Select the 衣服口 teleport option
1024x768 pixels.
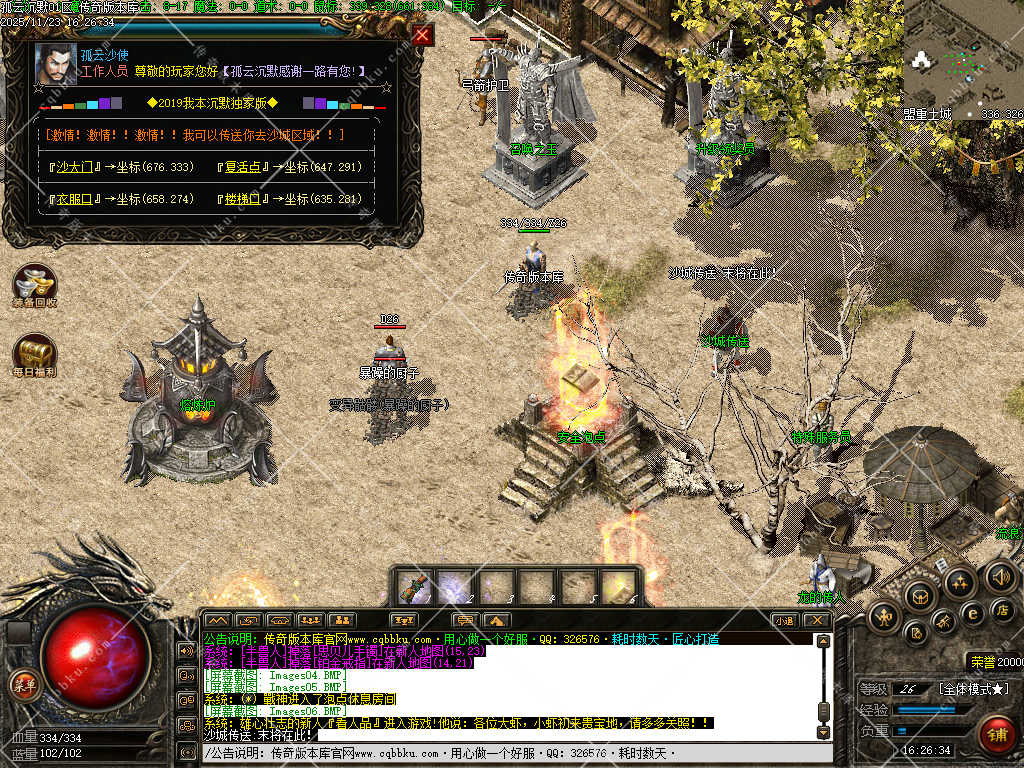point(74,199)
